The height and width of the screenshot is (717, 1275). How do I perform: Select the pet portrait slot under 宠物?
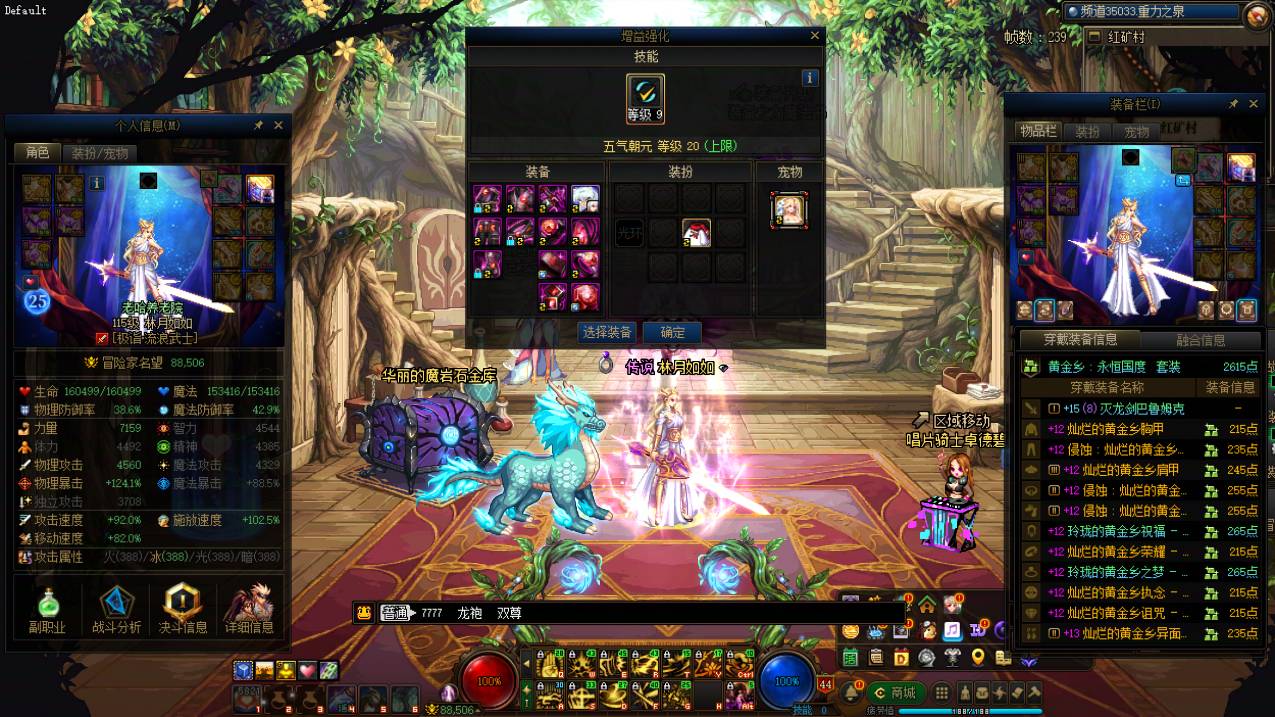(789, 210)
